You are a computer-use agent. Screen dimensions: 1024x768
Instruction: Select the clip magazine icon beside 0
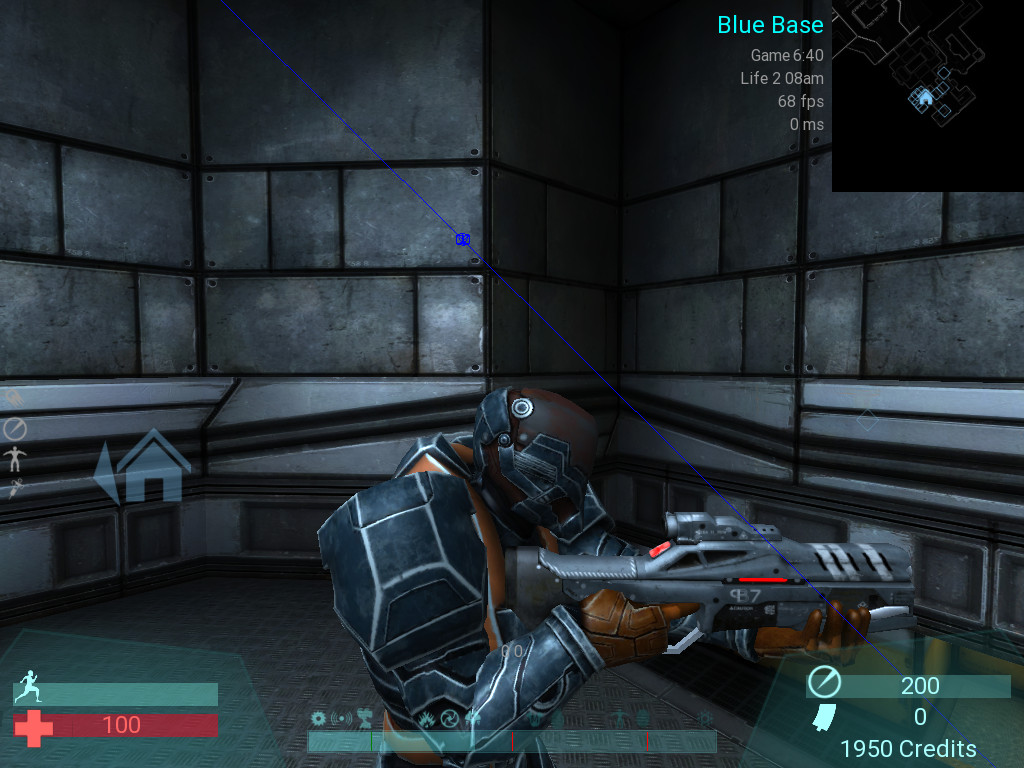pyautogui.click(x=825, y=716)
